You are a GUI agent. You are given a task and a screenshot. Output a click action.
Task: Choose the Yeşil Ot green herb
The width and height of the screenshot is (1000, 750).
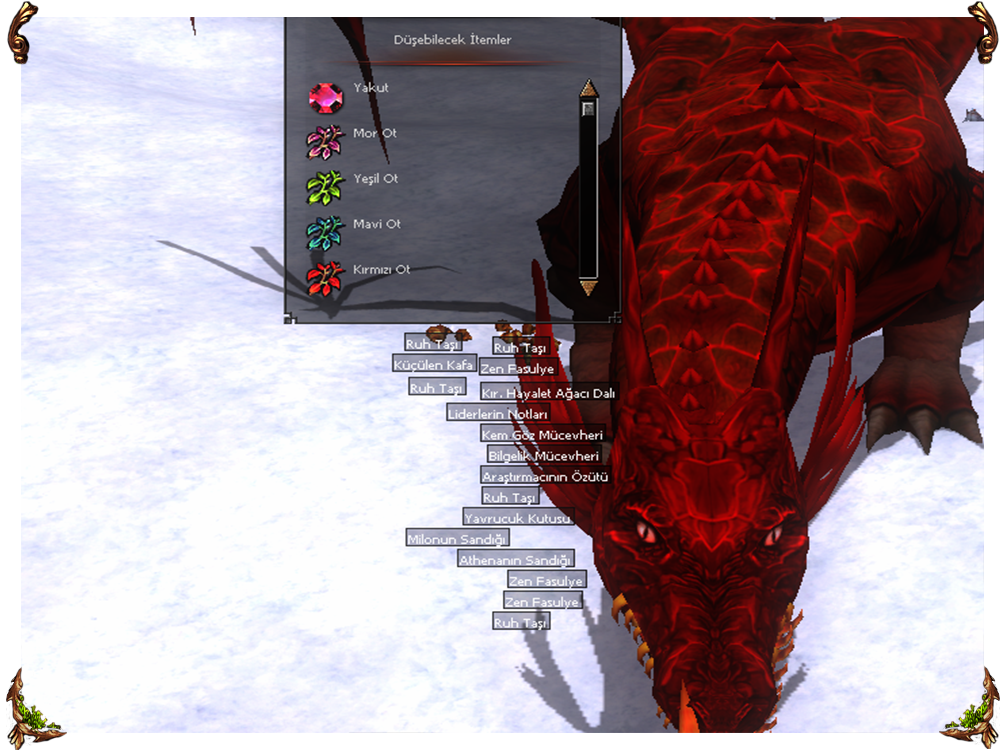pyautogui.click(x=326, y=188)
